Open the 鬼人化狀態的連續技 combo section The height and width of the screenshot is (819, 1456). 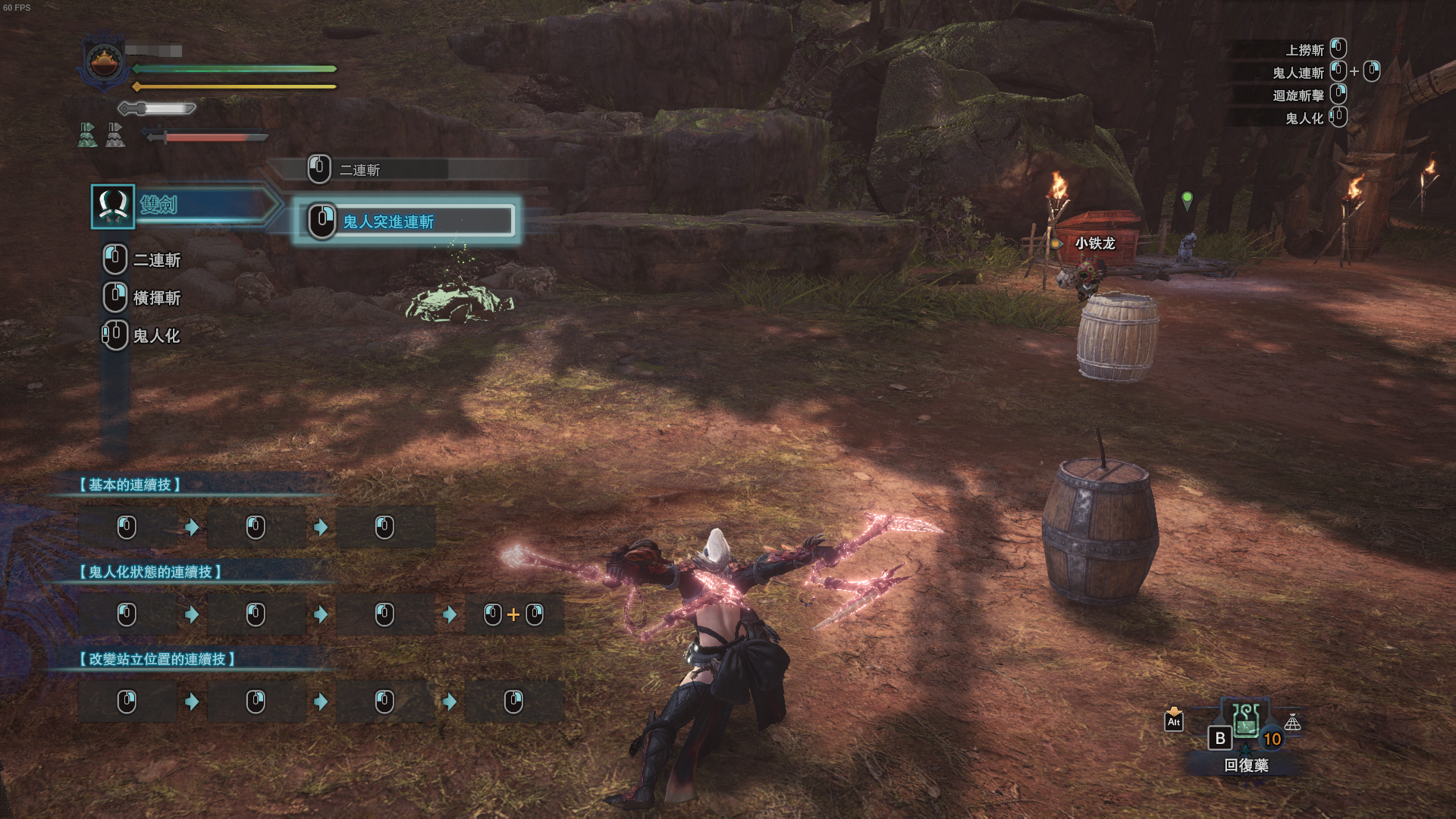(x=151, y=572)
